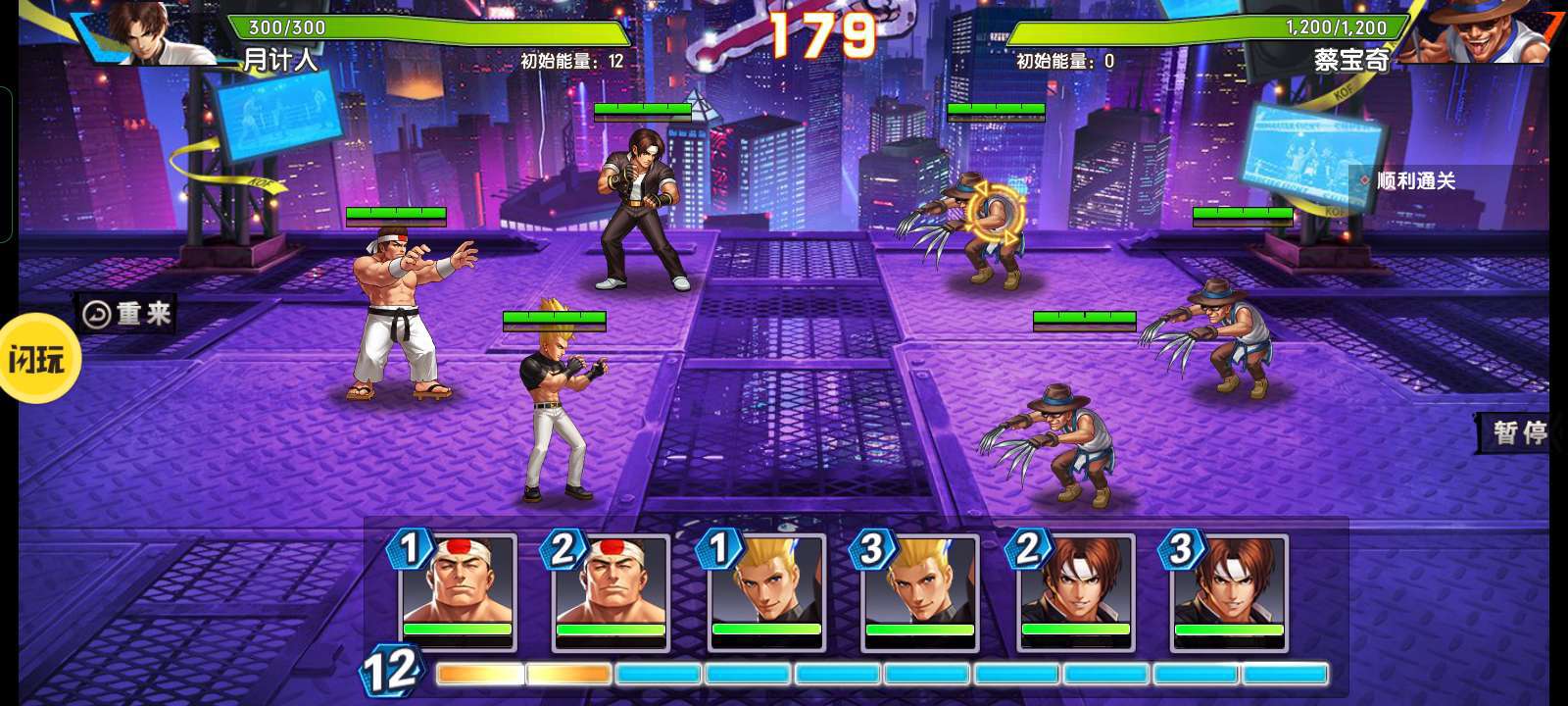Show the 顺利通关 objective tracker
1568x706 pixels.
pos(1415,181)
